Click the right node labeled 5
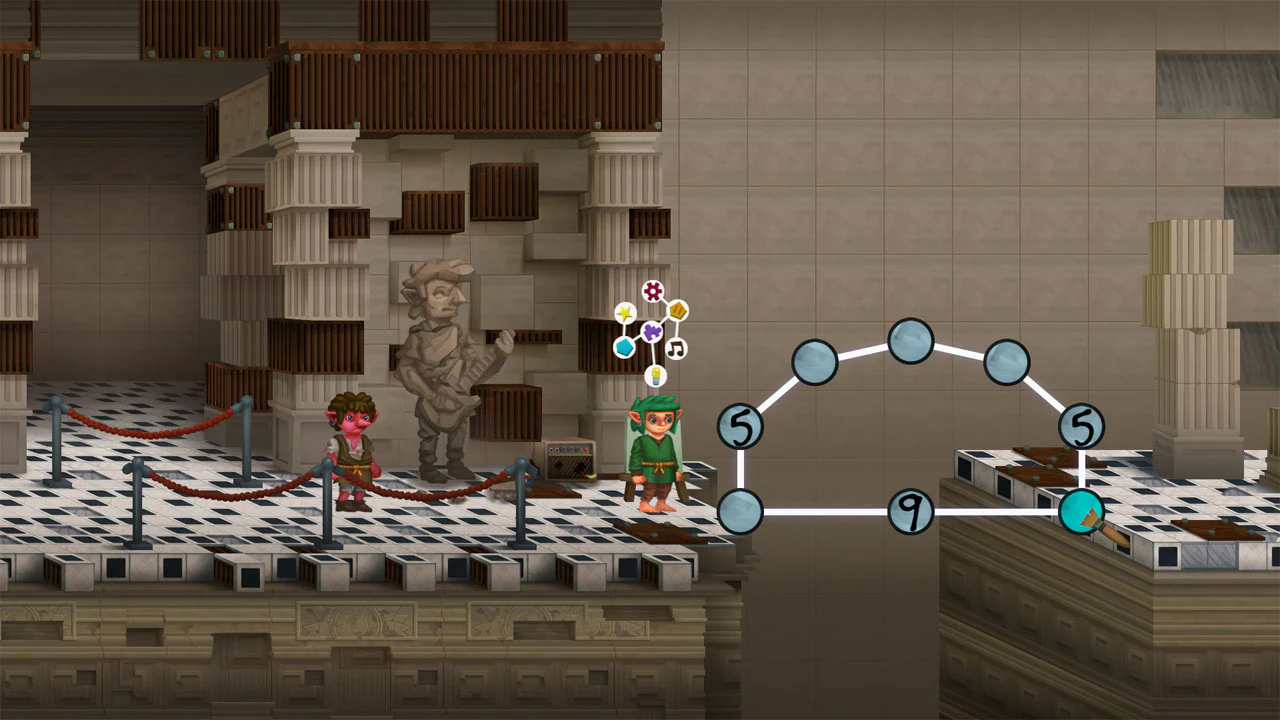This screenshot has height=720, width=1280. 1084,425
